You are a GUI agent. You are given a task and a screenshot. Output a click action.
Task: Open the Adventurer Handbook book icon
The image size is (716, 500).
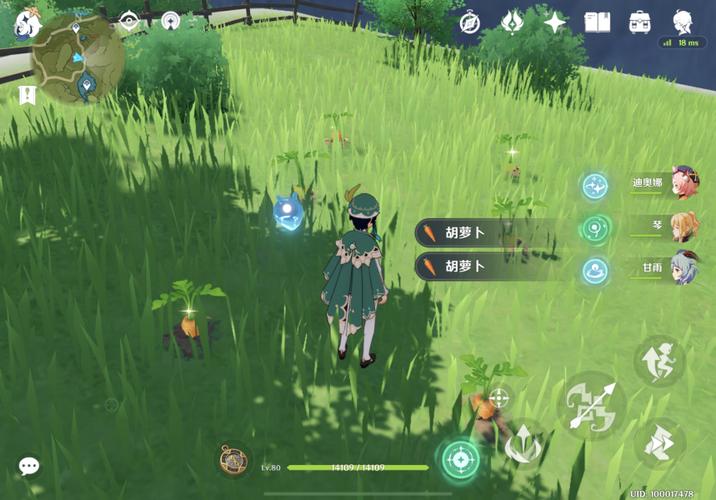(597, 22)
